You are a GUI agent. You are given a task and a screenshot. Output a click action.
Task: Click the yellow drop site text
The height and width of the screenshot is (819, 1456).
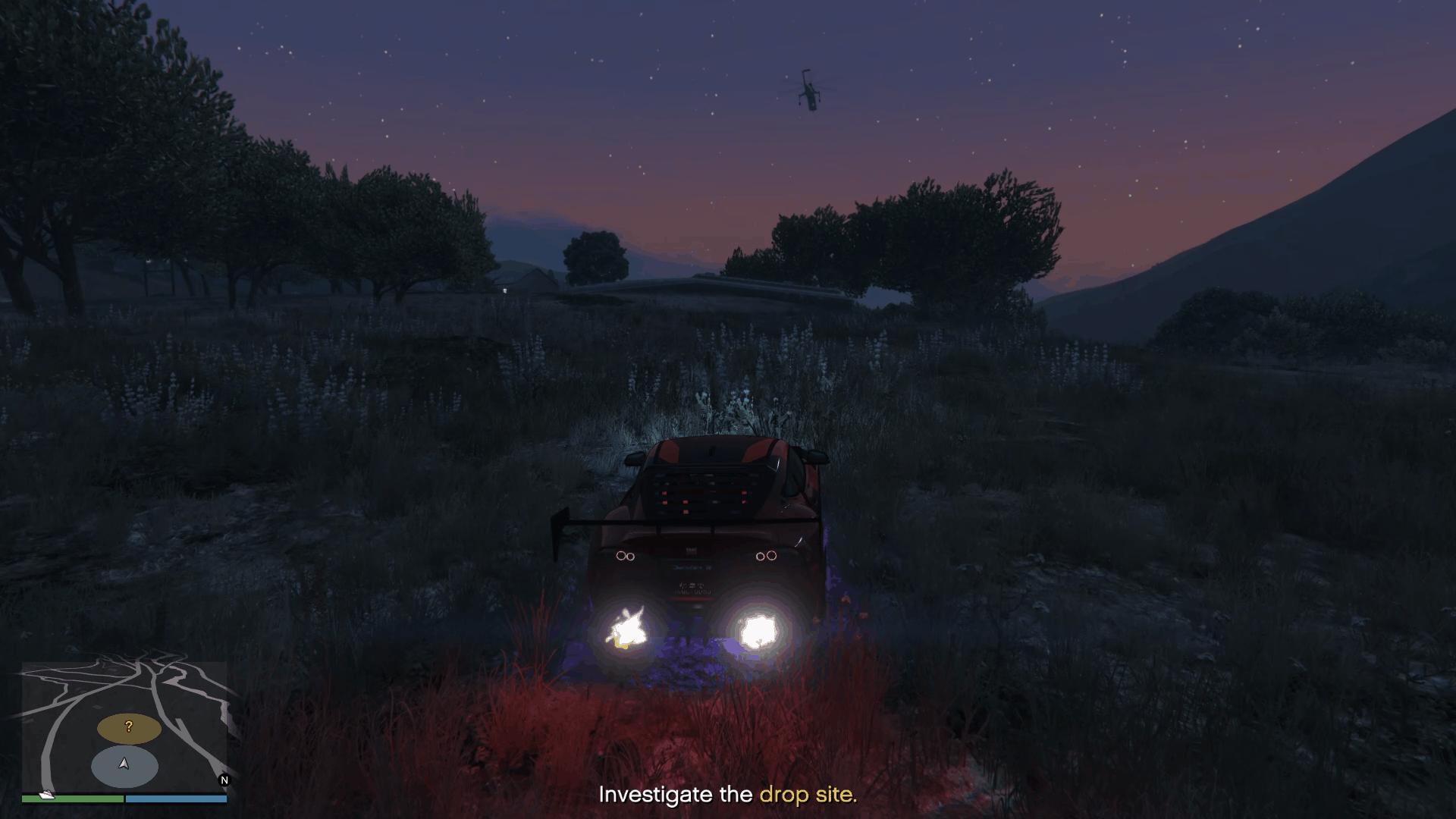tap(808, 795)
